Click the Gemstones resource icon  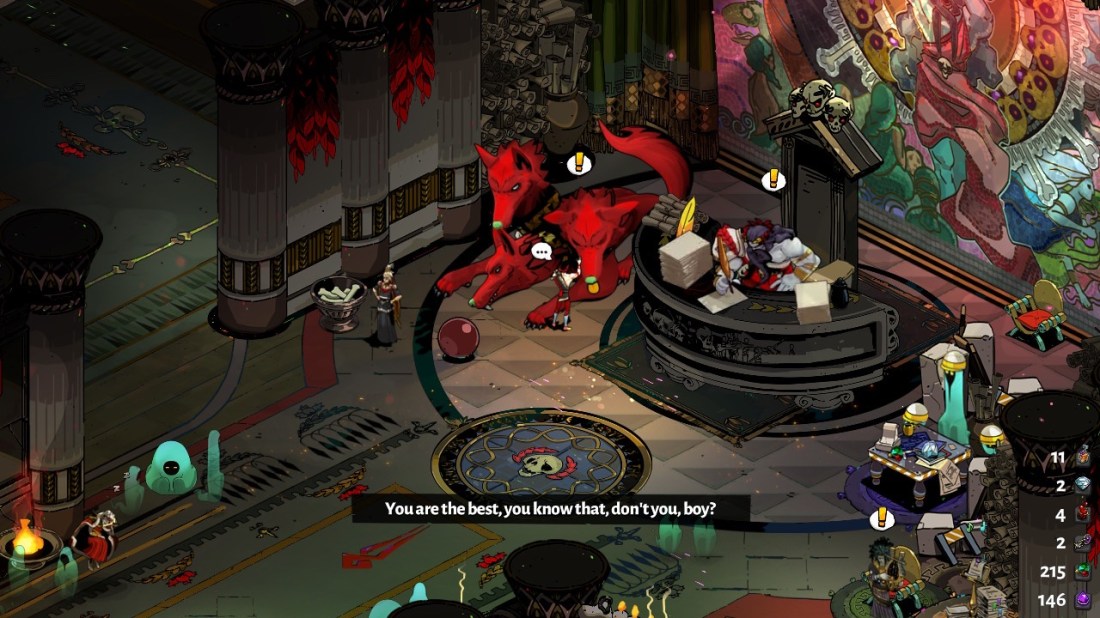[1085, 573]
